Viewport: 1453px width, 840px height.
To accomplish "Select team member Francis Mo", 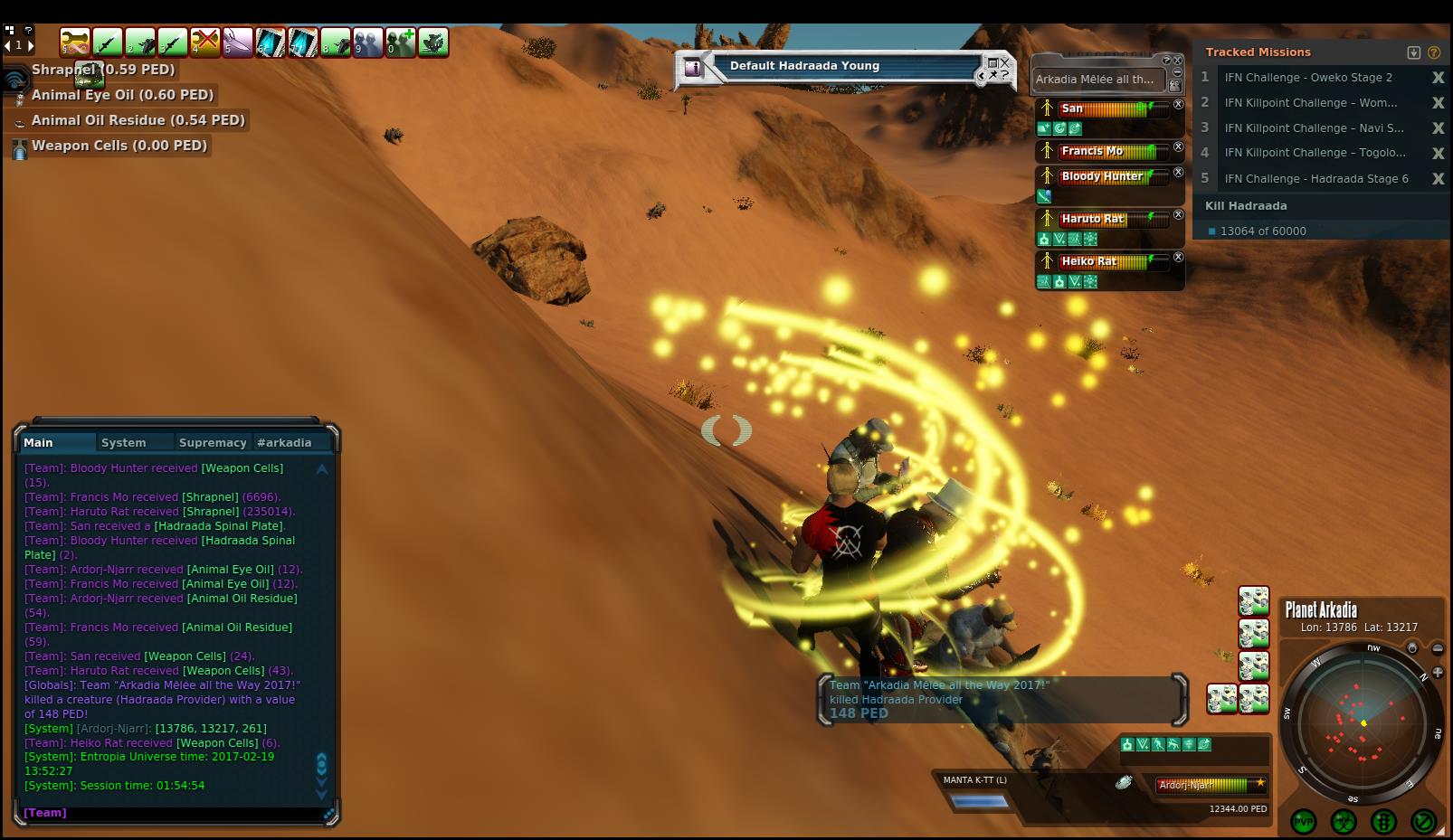I will click(1092, 151).
